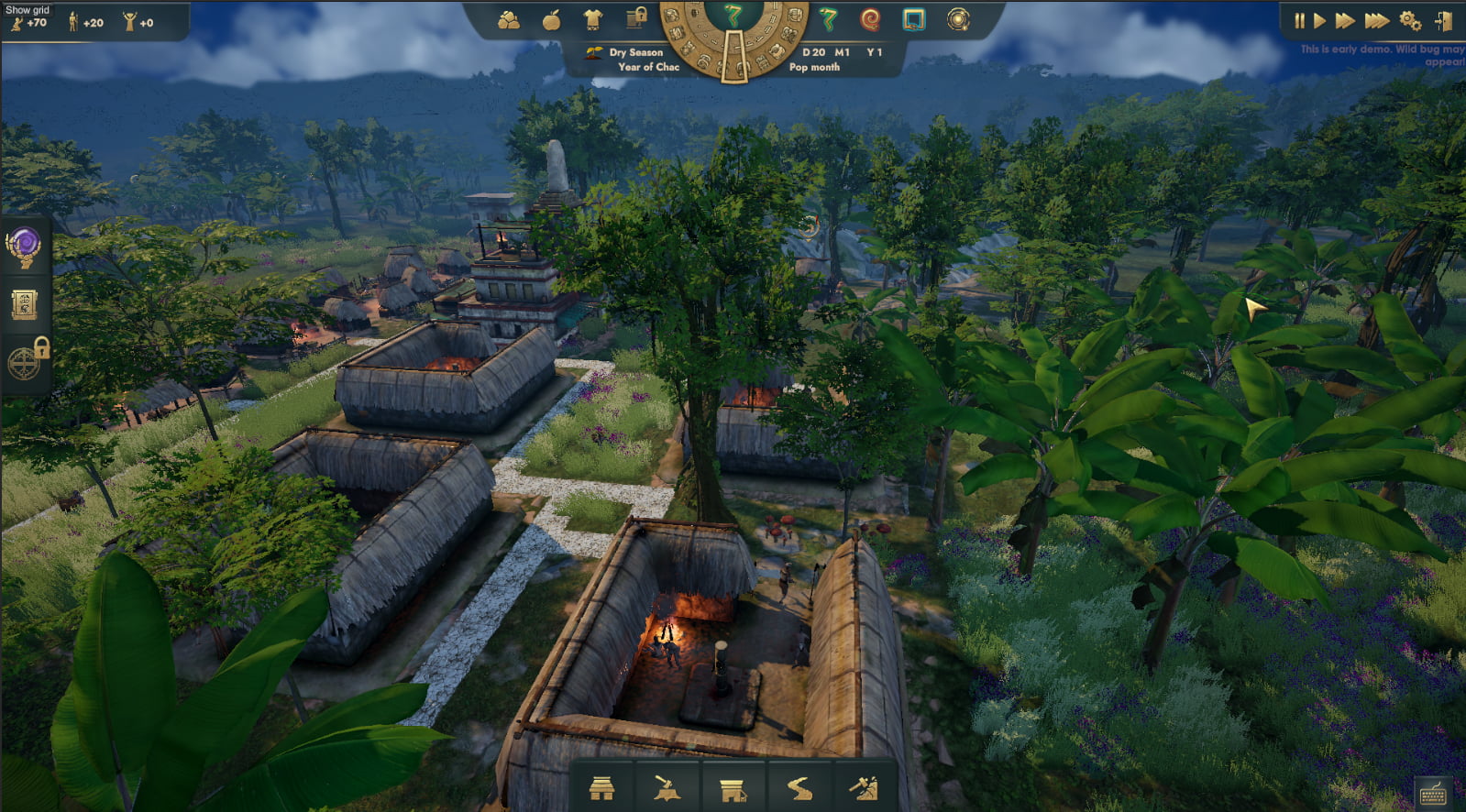Toggle the Show grid option

click(28, 9)
